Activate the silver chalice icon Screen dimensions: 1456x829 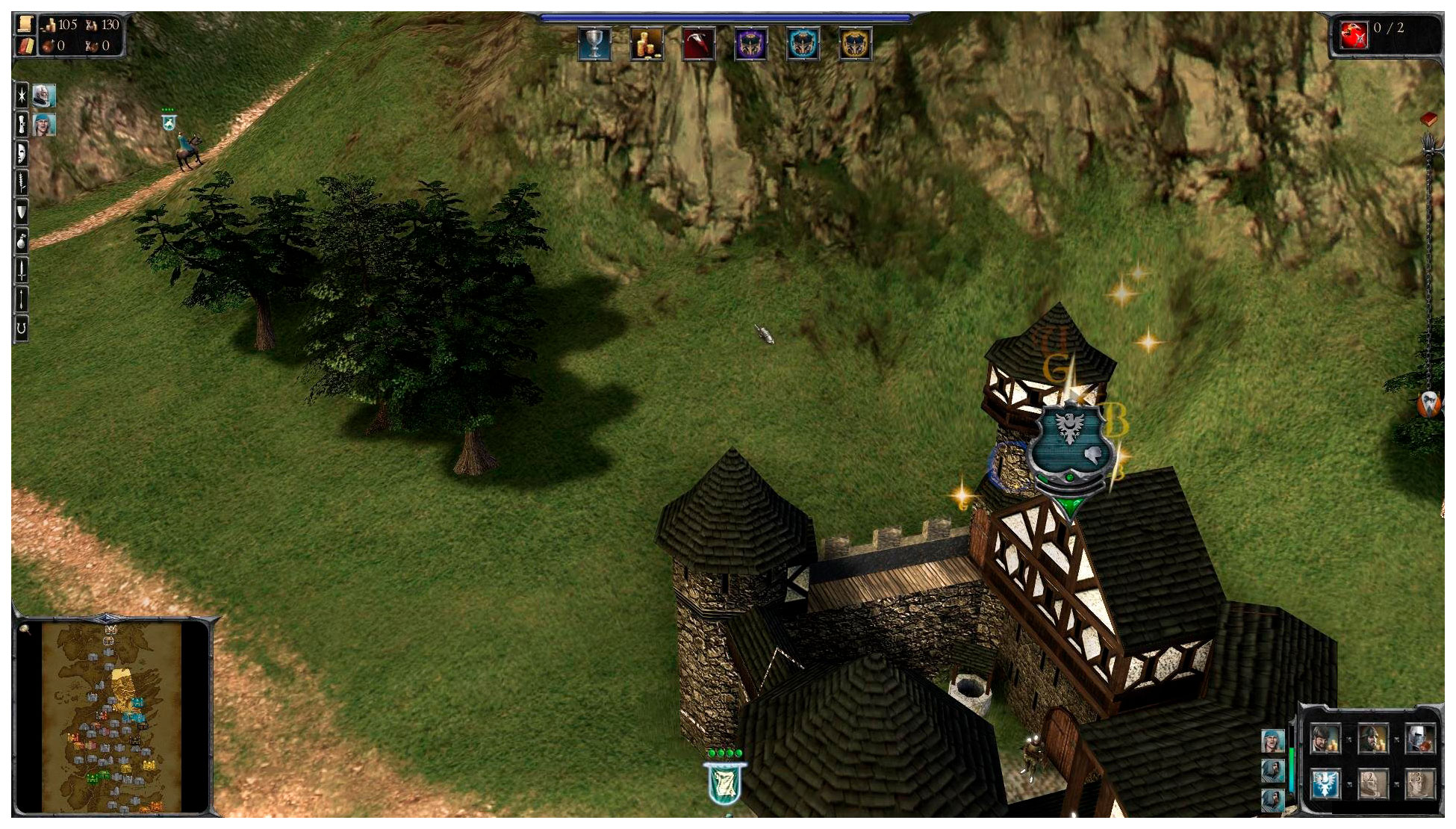pos(594,44)
